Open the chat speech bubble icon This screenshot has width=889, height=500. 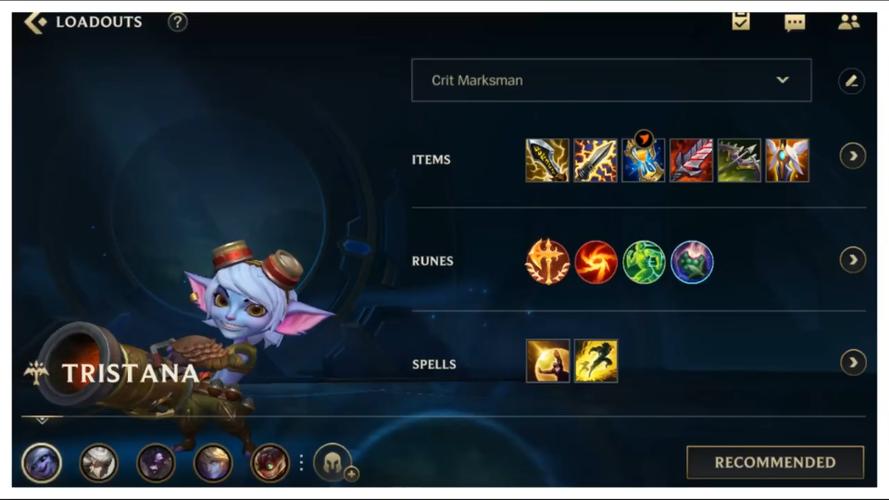pos(795,22)
